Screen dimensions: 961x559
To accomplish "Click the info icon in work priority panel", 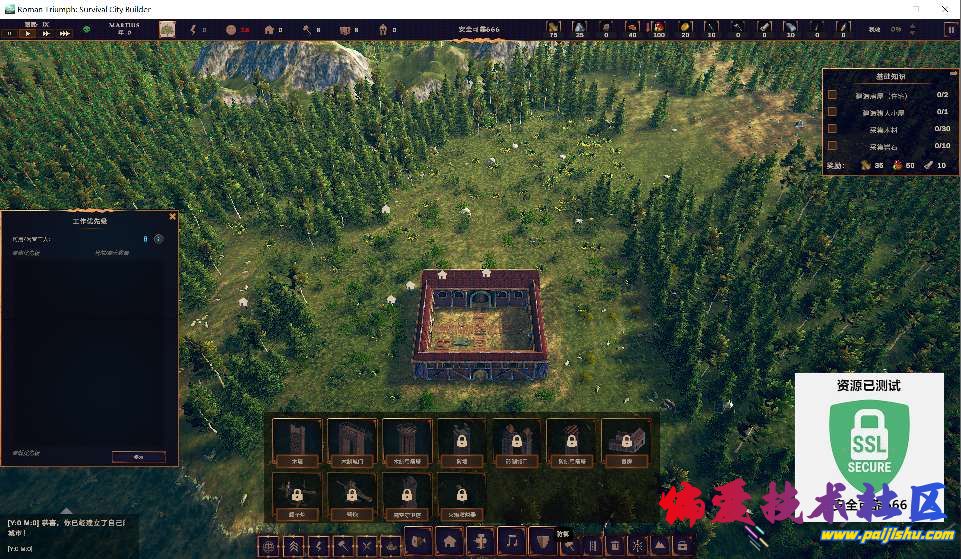I will pos(158,239).
